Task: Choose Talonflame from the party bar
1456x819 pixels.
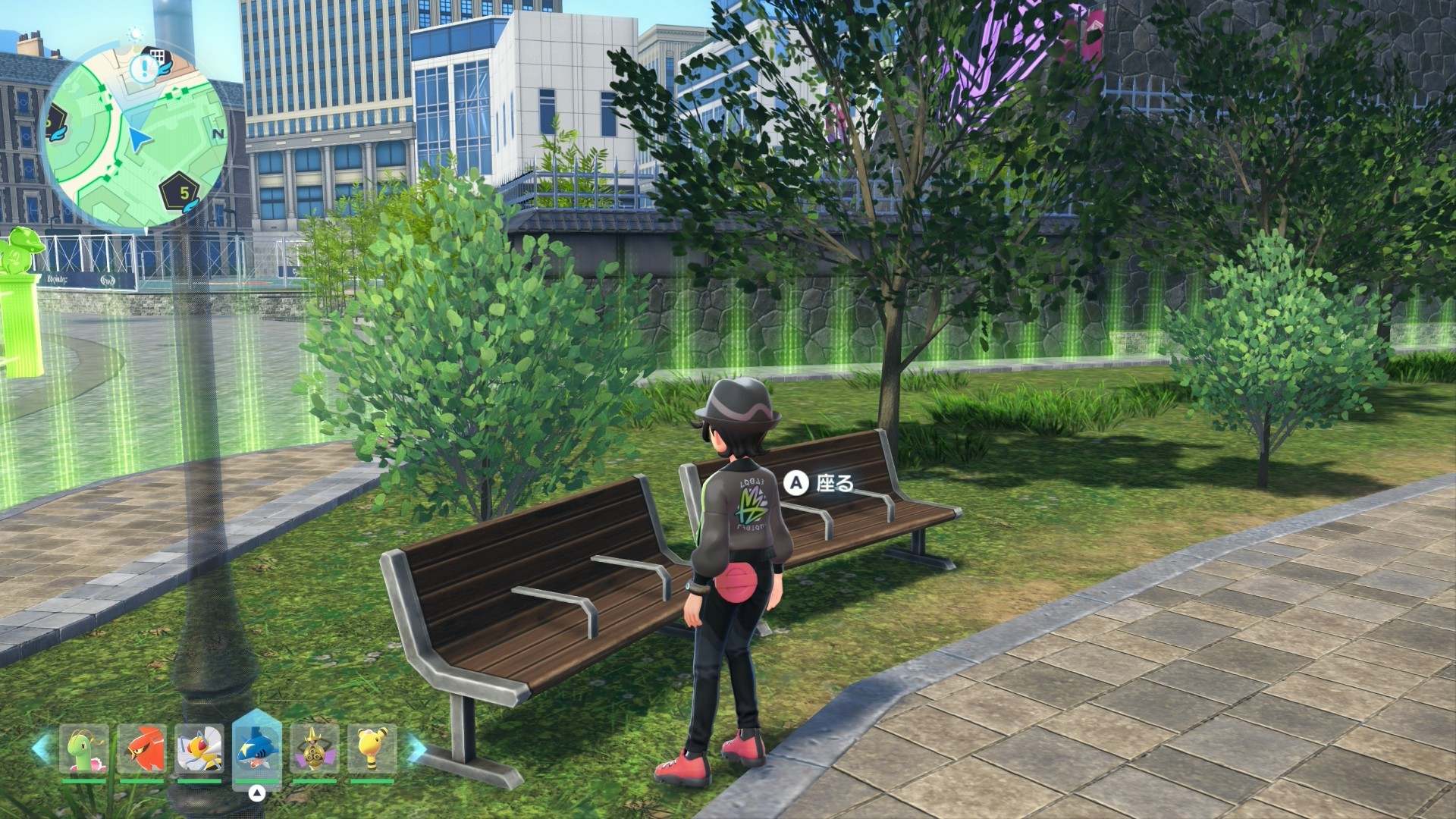Action: [142, 750]
